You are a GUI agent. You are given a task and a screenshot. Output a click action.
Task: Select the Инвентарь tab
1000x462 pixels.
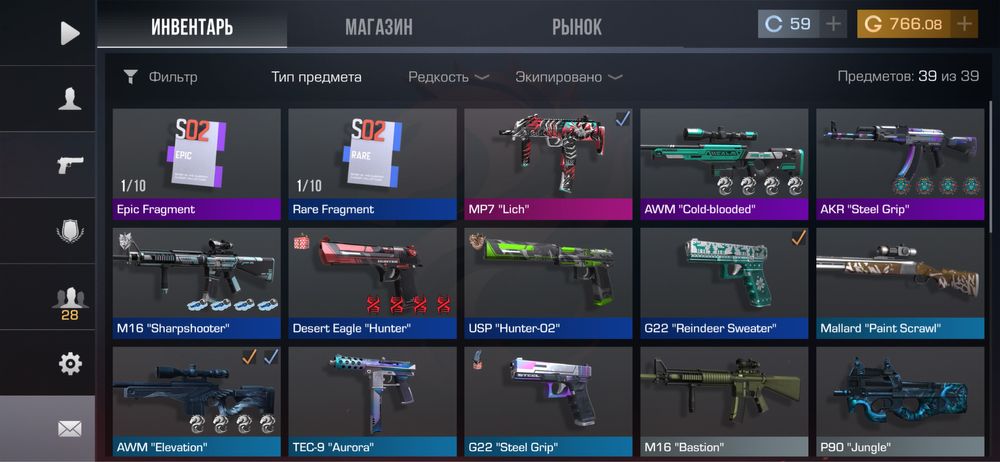tap(192, 27)
